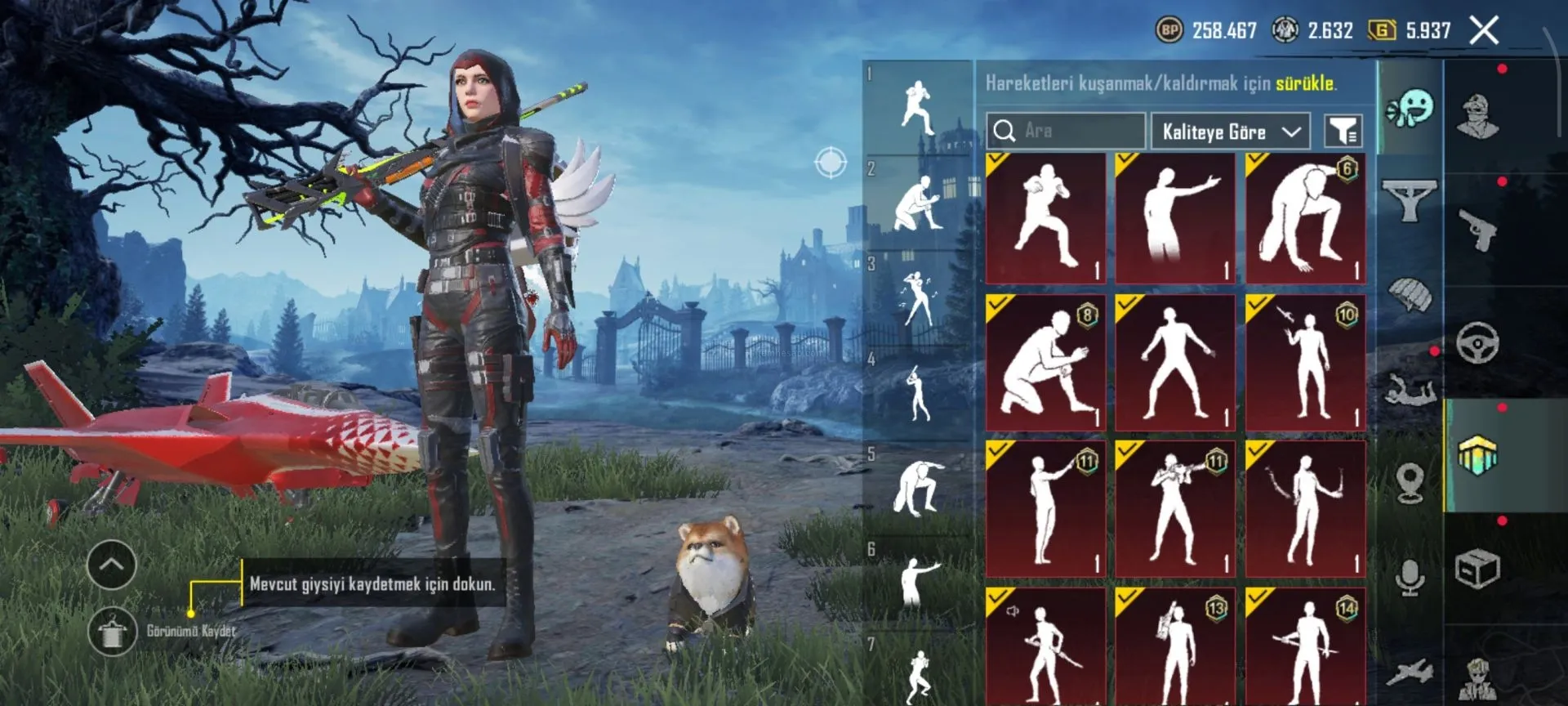Close the inventory with the X button

[x=1484, y=31]
